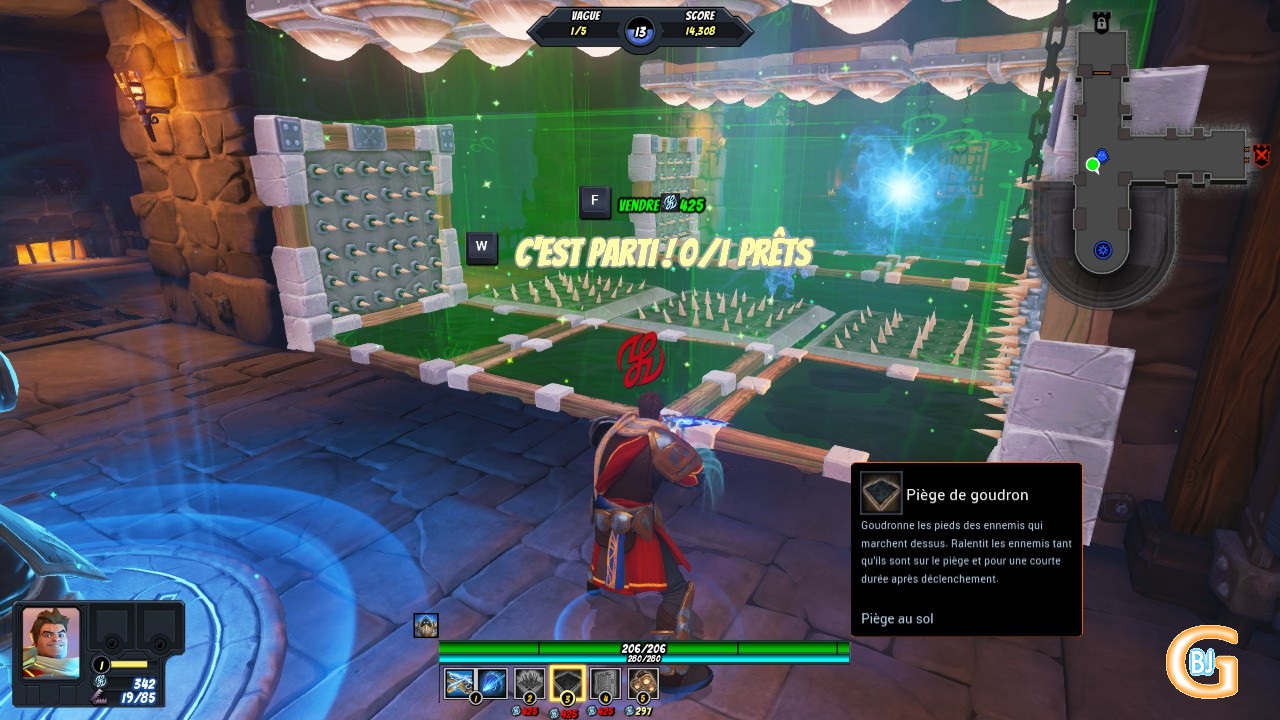Click the tar trap icon in the tooltip header

880,493
